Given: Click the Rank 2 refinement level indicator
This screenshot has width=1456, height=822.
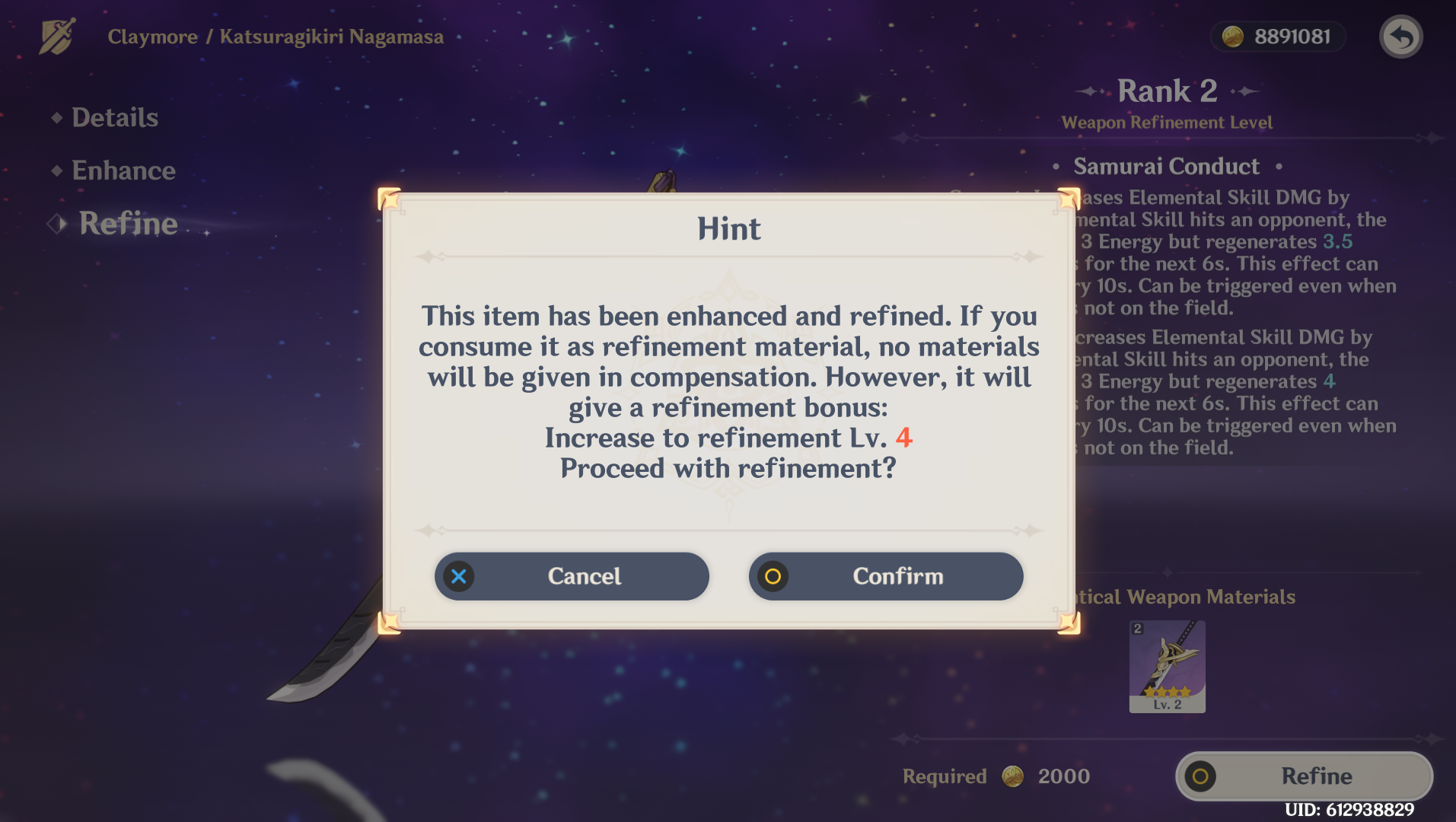Looking at the screenshot, I should 1167,91.
